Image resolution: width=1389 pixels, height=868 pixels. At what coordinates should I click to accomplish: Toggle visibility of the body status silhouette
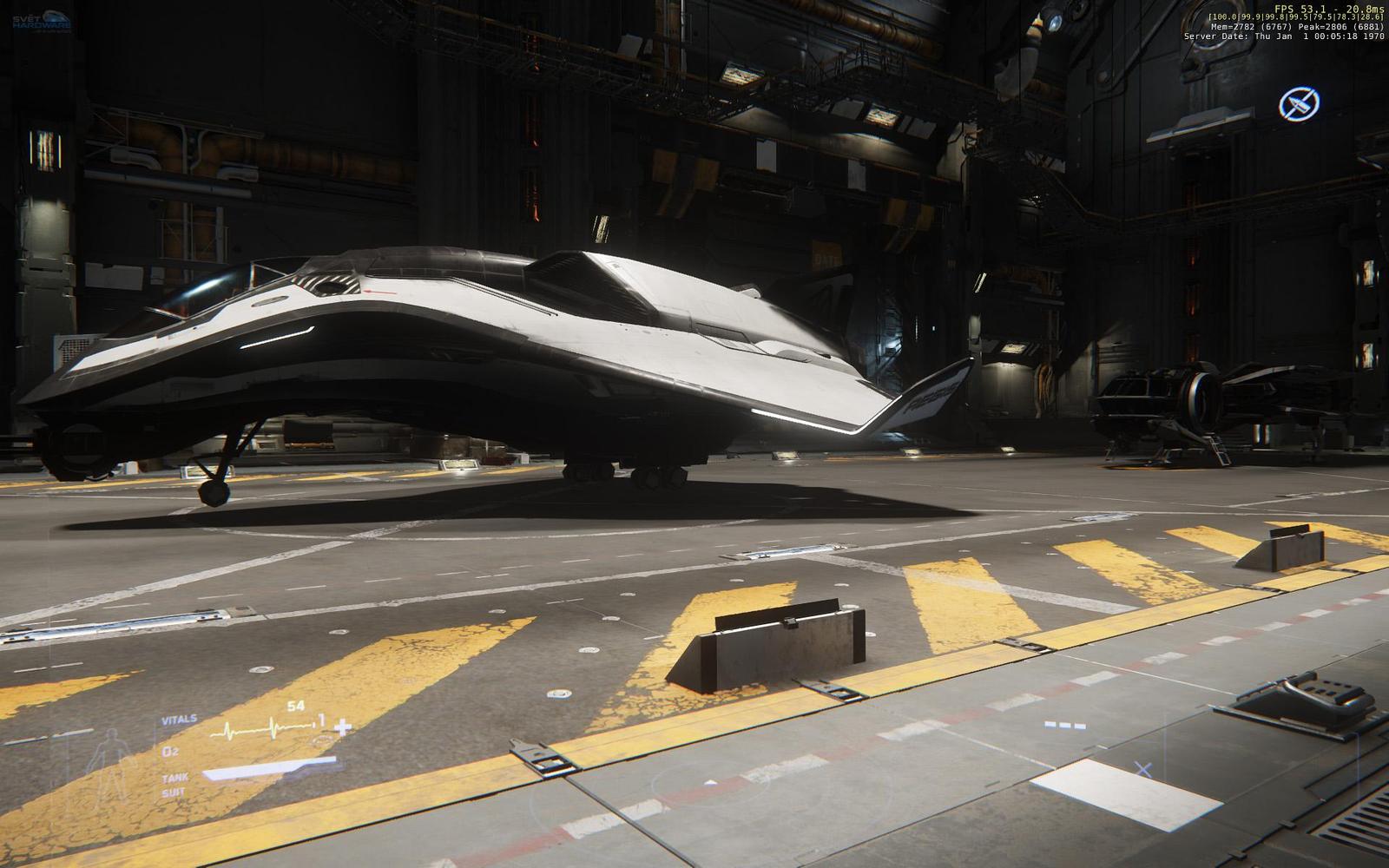(x=113, y=760)
